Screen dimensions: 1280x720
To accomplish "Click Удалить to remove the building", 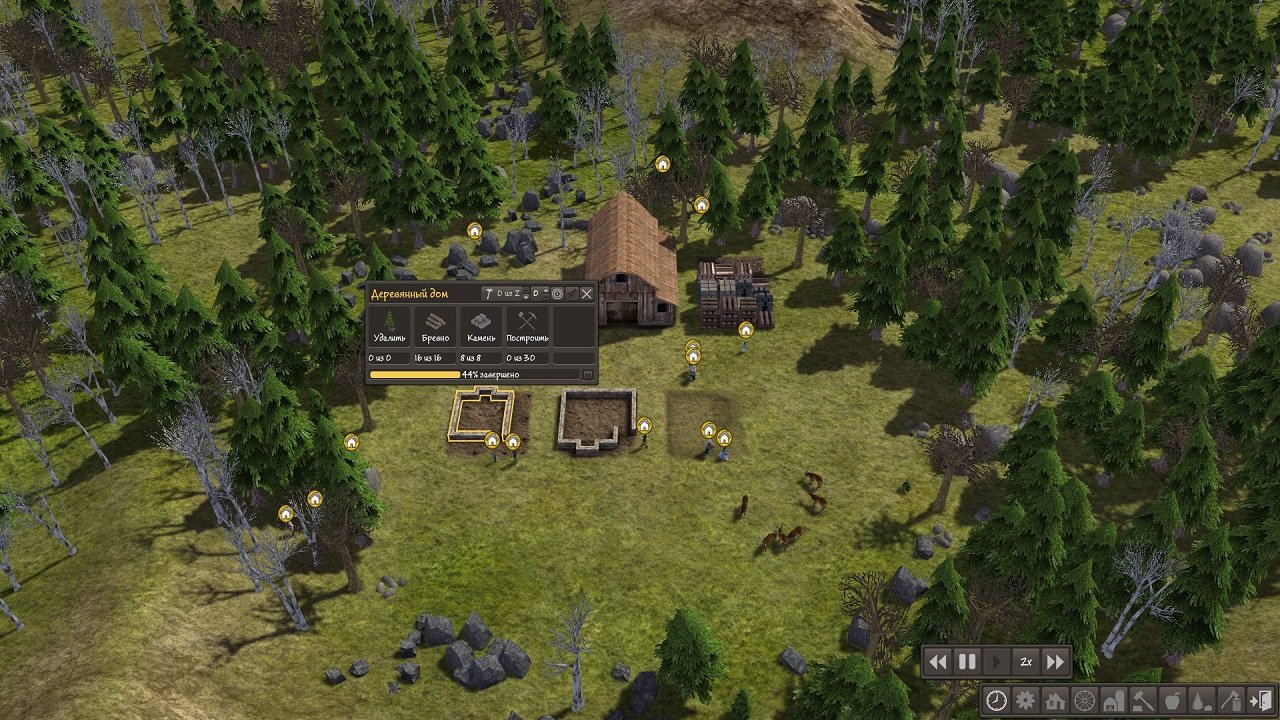I will tap(389, 326).
